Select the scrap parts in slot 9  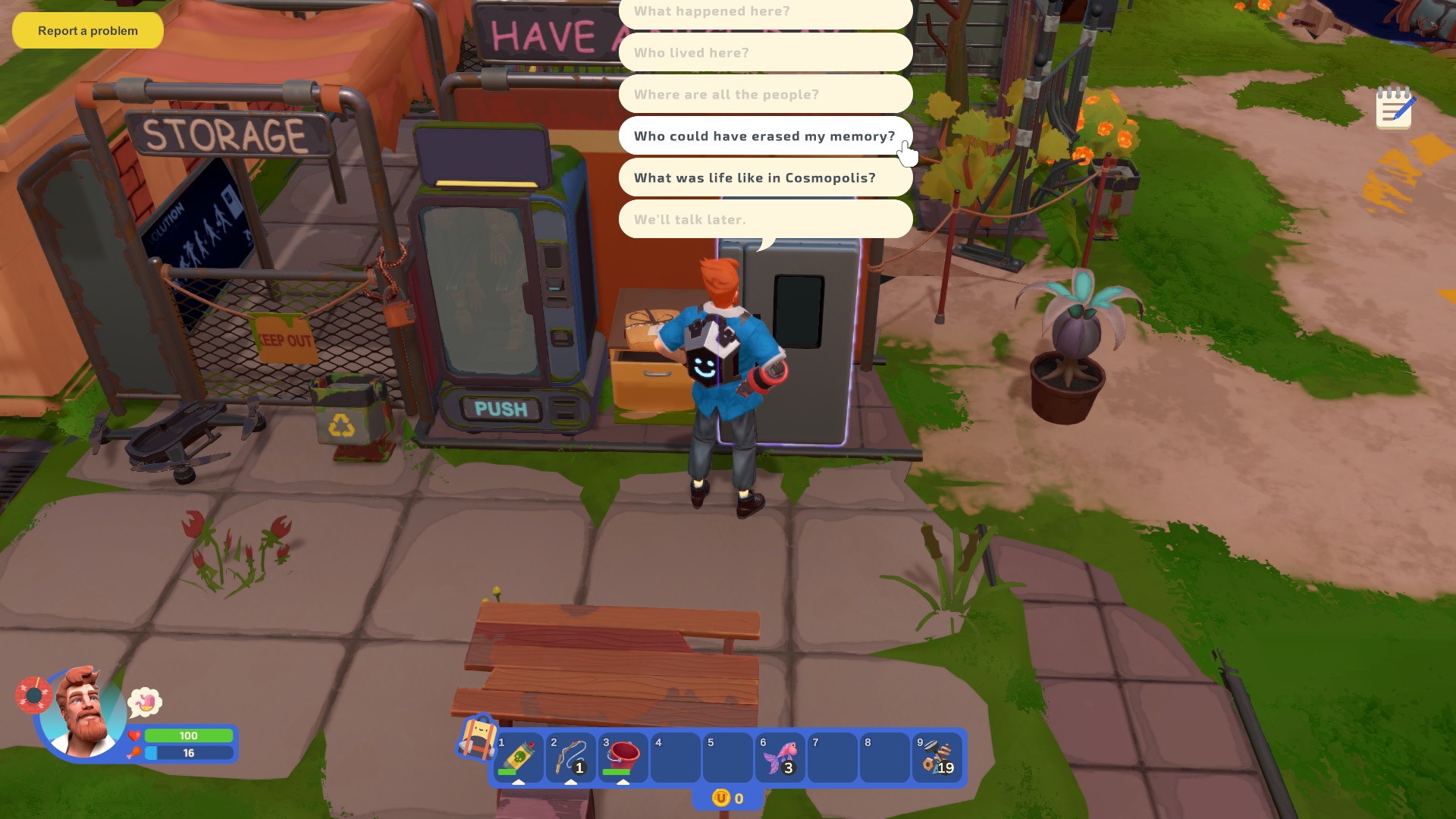point(937,758)
